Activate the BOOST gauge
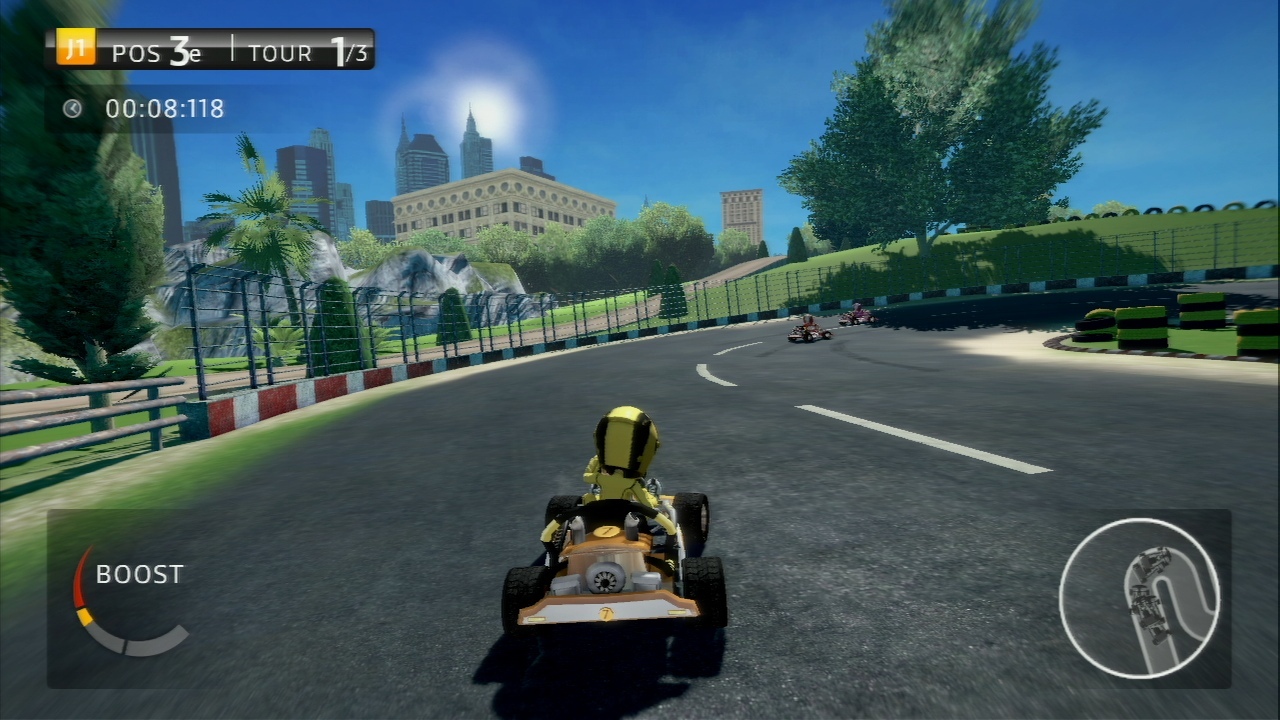 click(x=128, y=600)
